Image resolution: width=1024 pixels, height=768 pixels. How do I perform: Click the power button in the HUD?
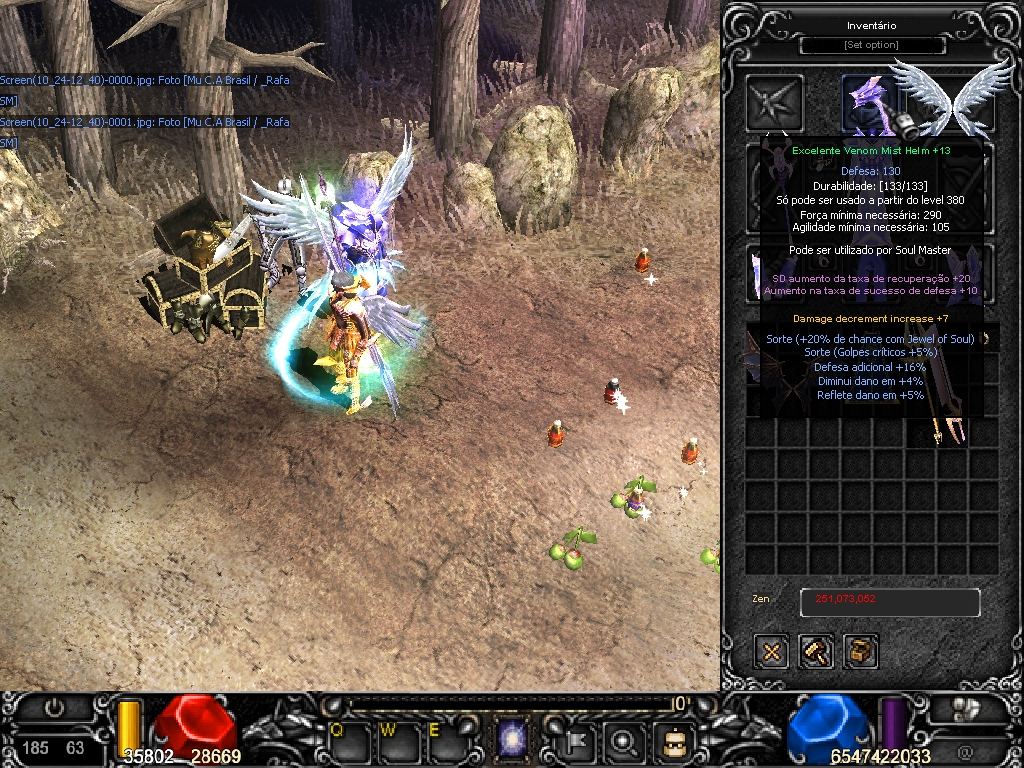tap(54, 708)
